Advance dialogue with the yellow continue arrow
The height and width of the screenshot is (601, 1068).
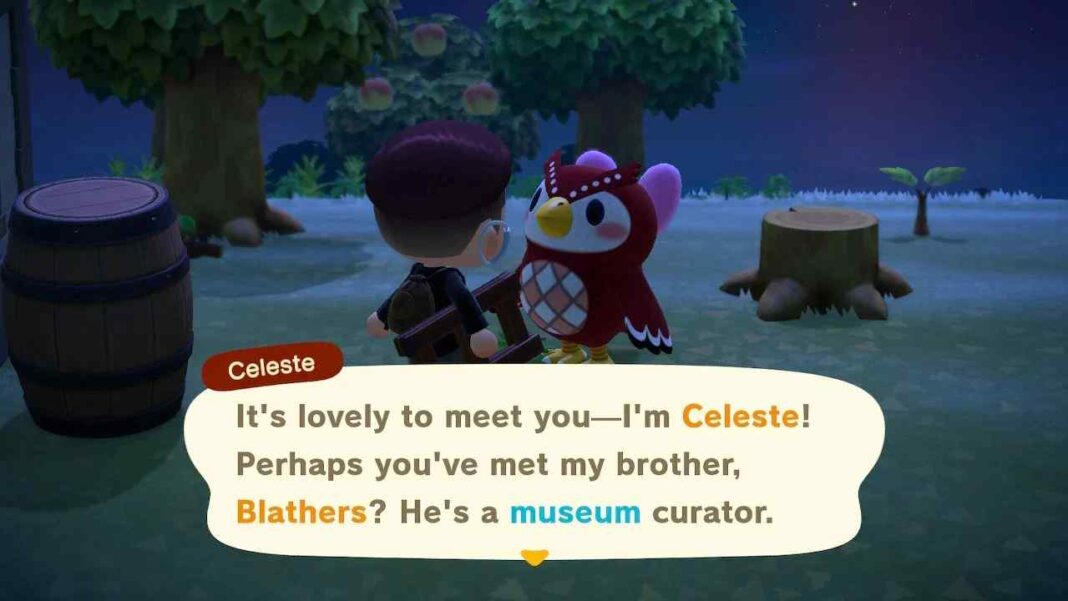click(x=535, y=557)
